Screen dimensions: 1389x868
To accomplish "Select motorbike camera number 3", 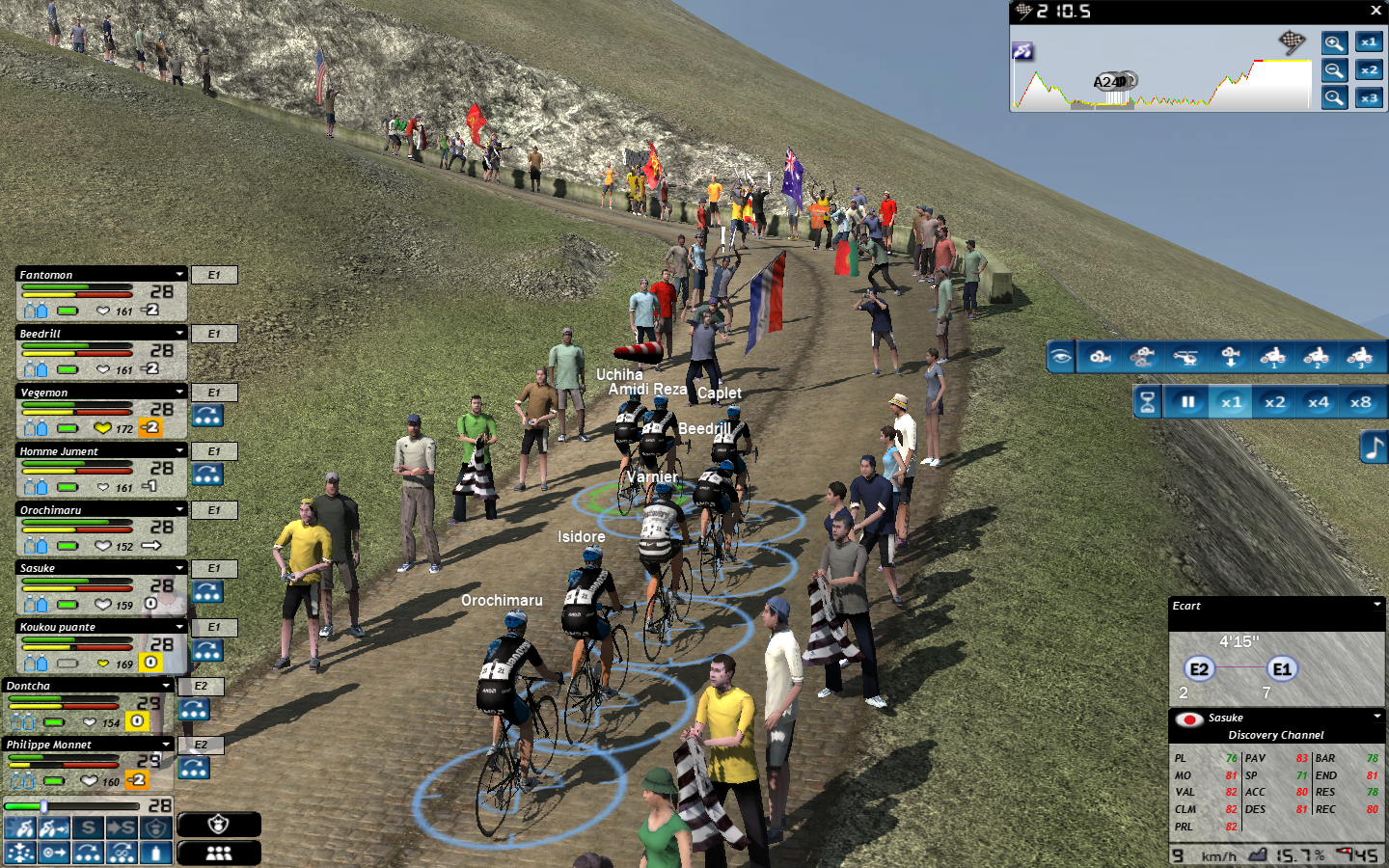I will (x=1360, y=357).
